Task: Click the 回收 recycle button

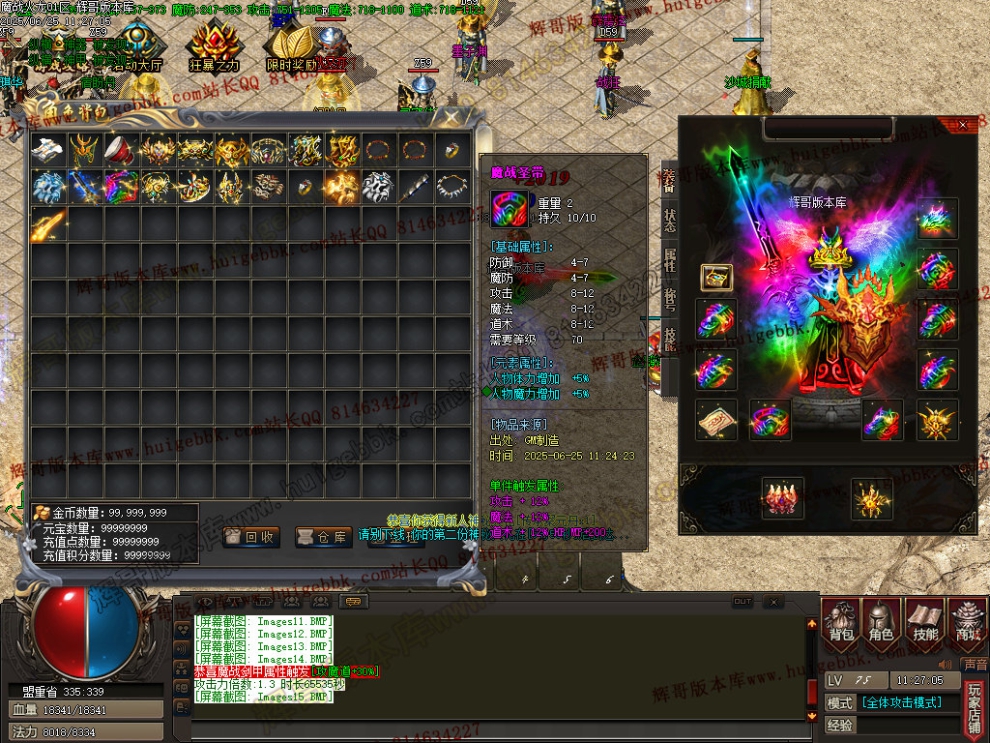Action: pyautogui.click(x=251, y=537)
